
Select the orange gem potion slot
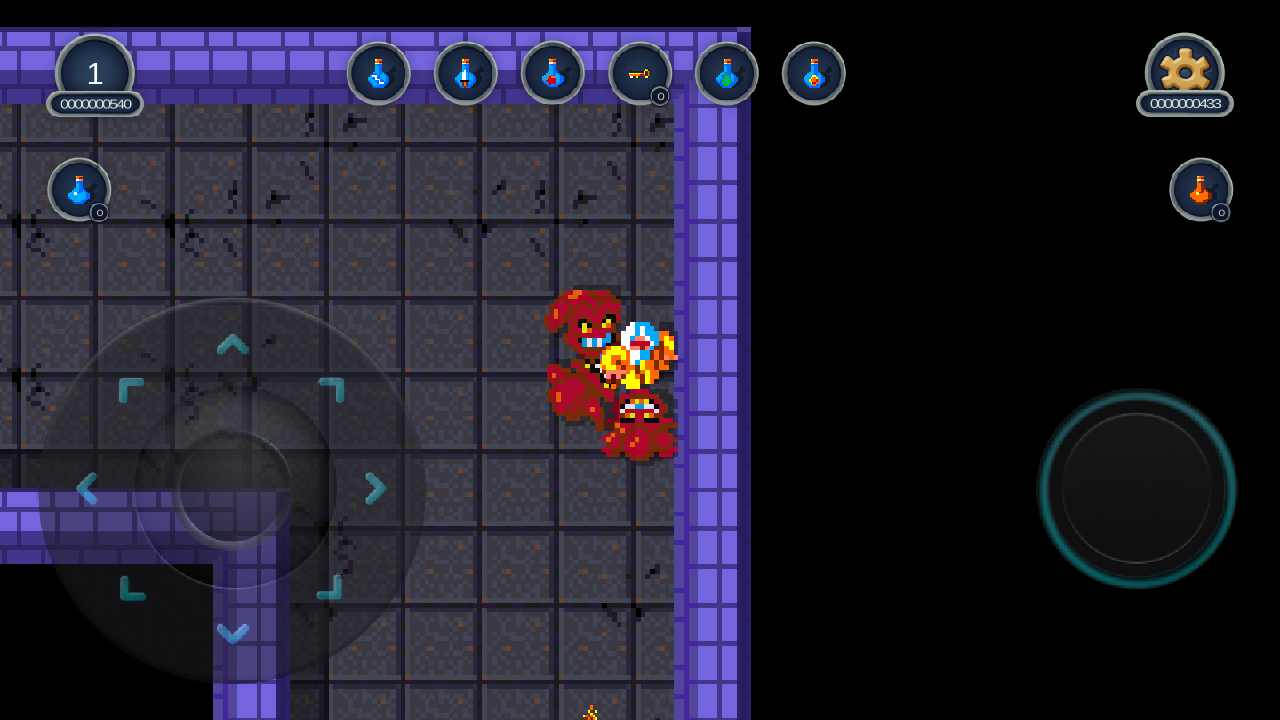tap(814, 73)
